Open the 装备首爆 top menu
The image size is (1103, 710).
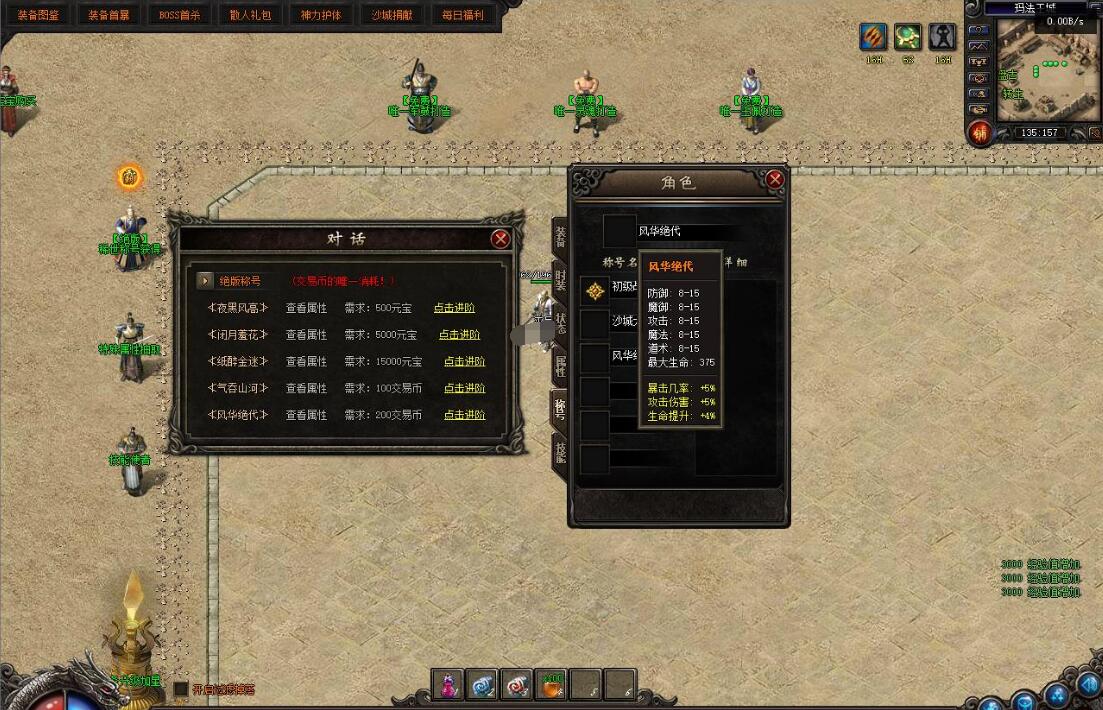click(x=109, y=15)
